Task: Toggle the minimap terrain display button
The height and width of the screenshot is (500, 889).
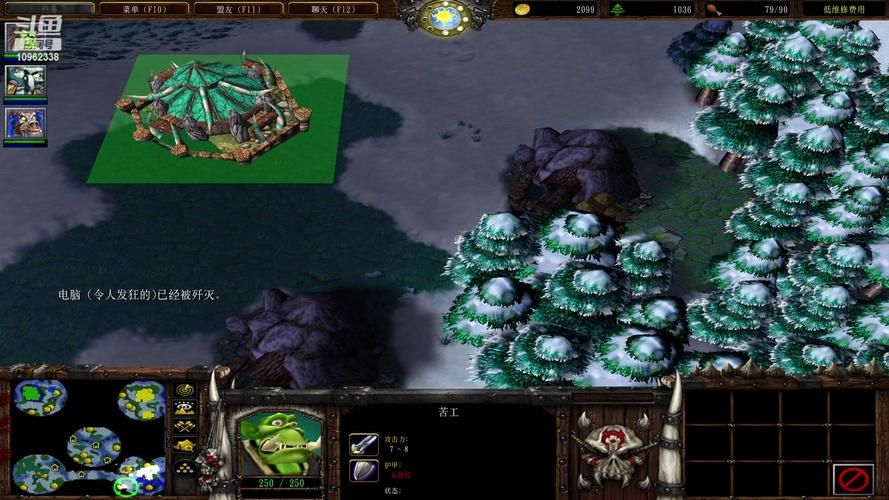Action: coord(185,408)
